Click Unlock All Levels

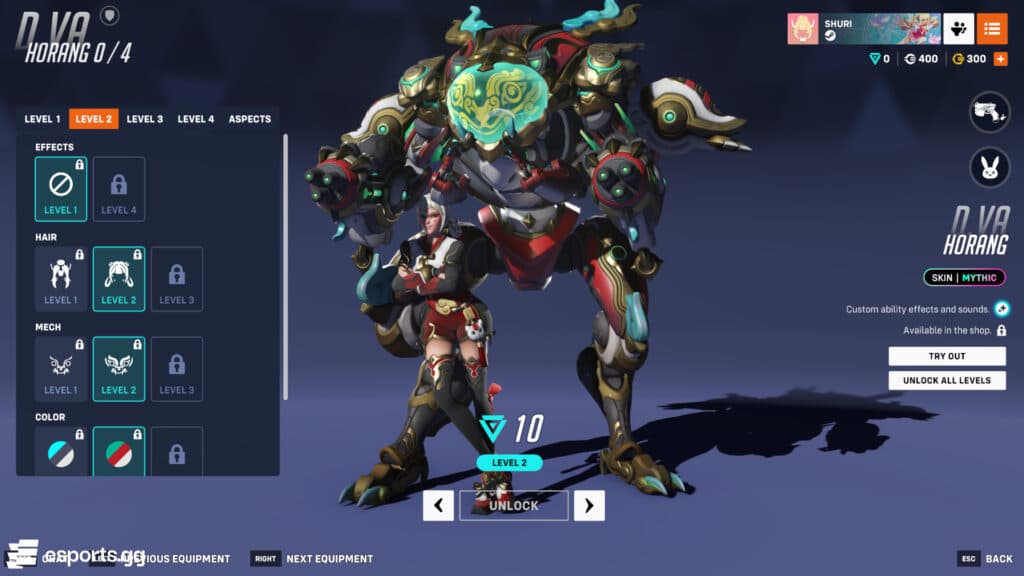pyautogui.click(x=947, y=380)
